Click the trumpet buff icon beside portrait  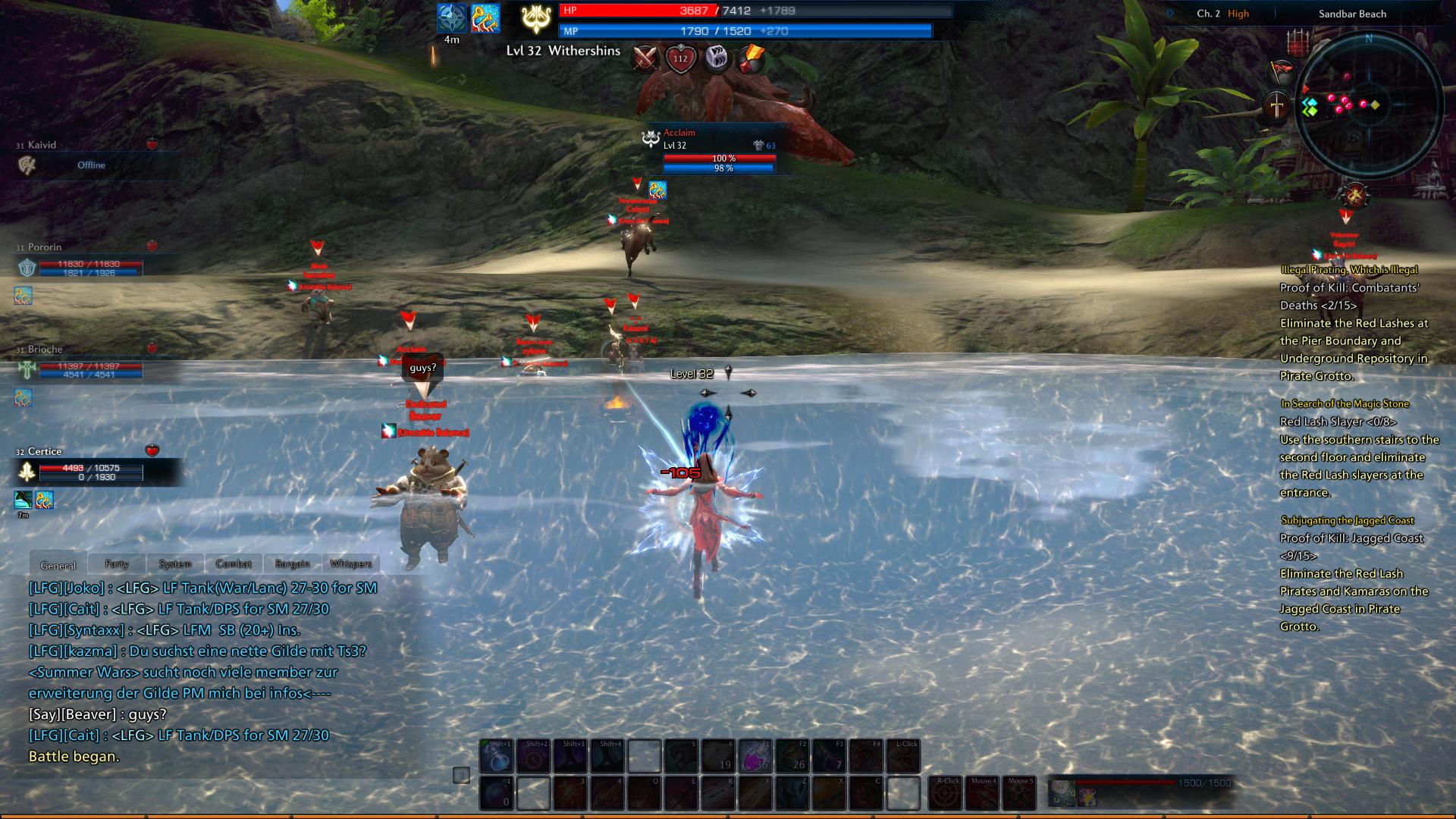pos(485,18)
